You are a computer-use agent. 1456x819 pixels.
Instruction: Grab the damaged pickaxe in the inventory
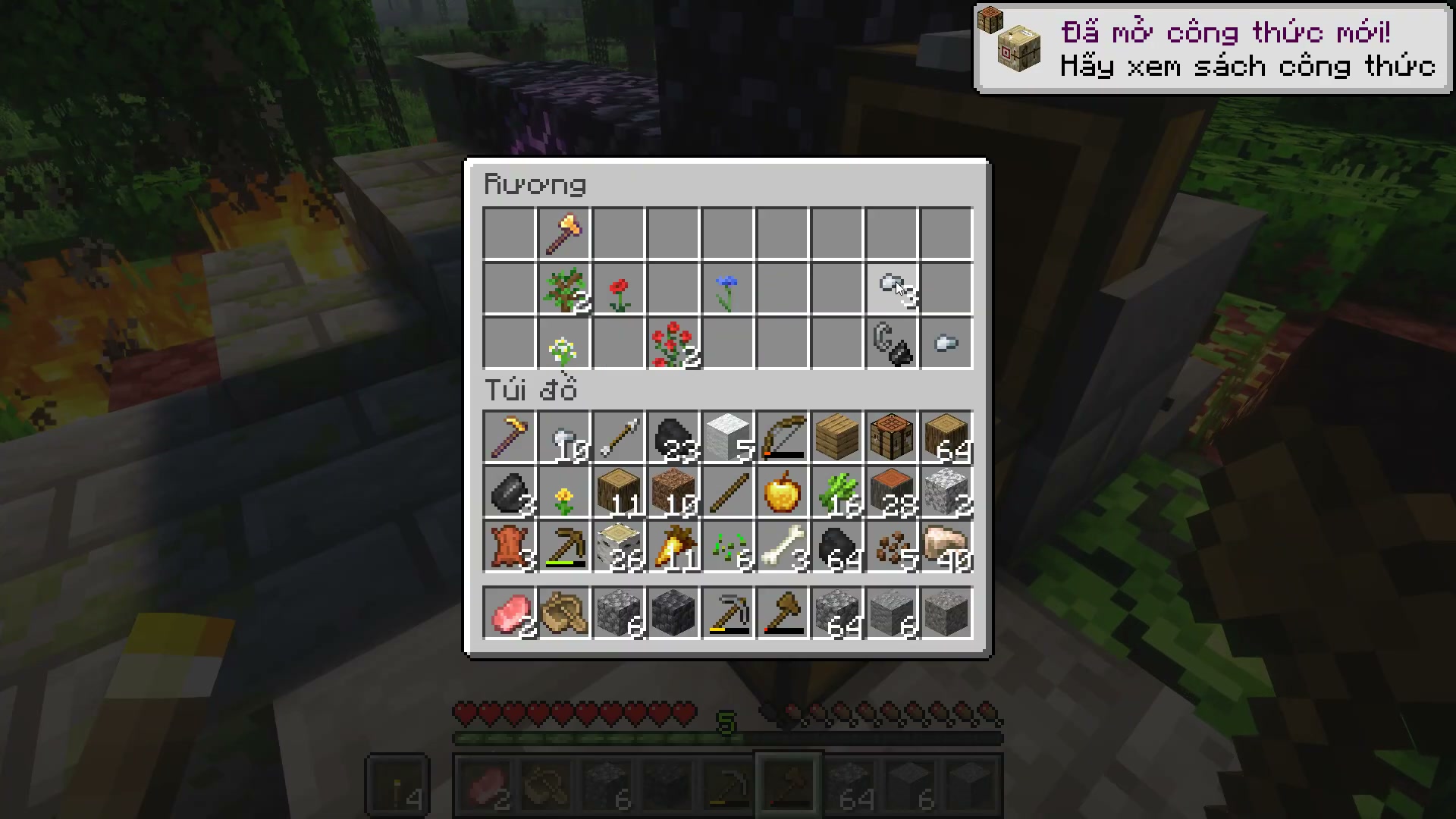(x=564, y=547)
